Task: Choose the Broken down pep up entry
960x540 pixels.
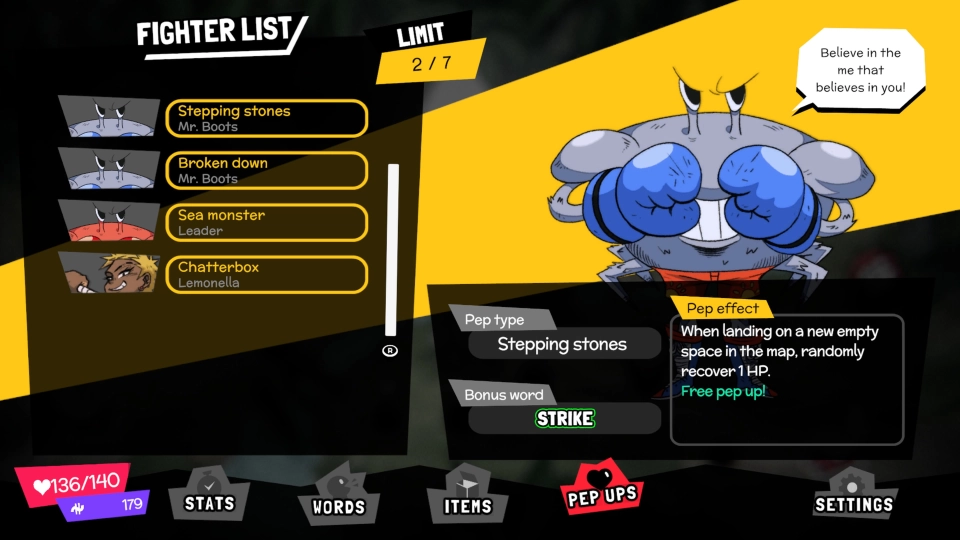Action: pos(266,170)
